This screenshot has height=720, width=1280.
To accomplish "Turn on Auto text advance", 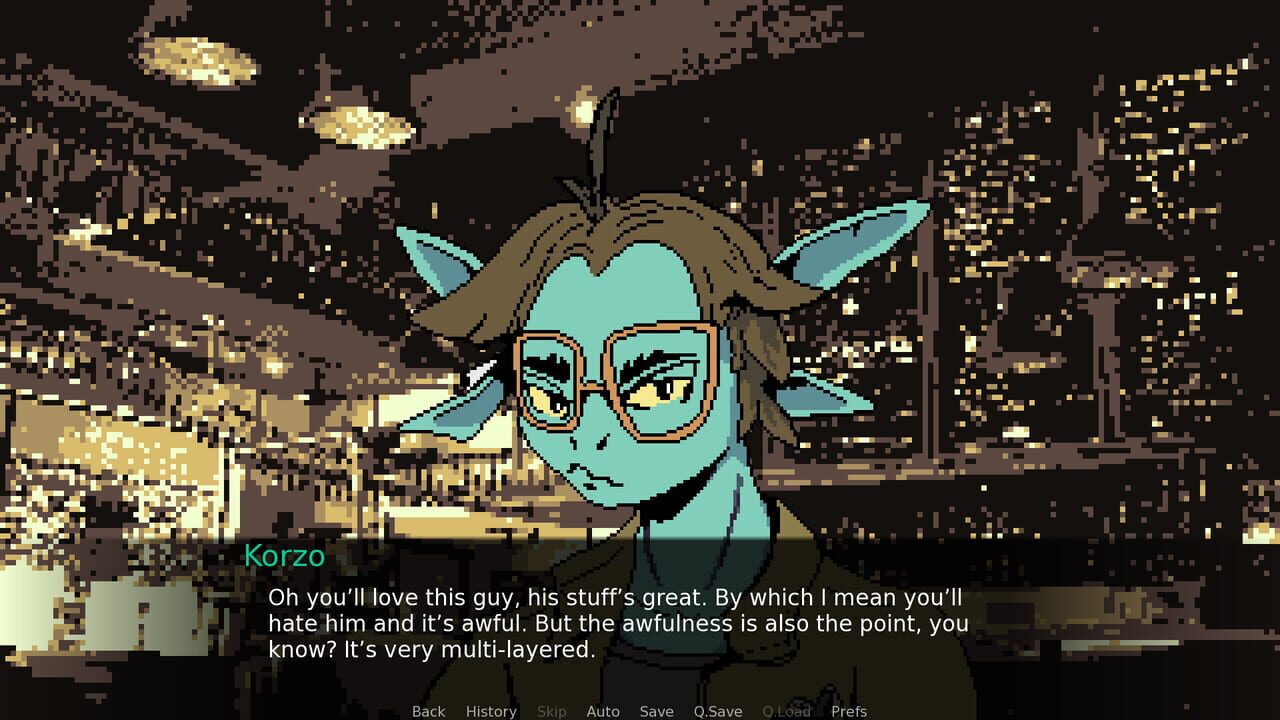I will [x=603, y=711].
